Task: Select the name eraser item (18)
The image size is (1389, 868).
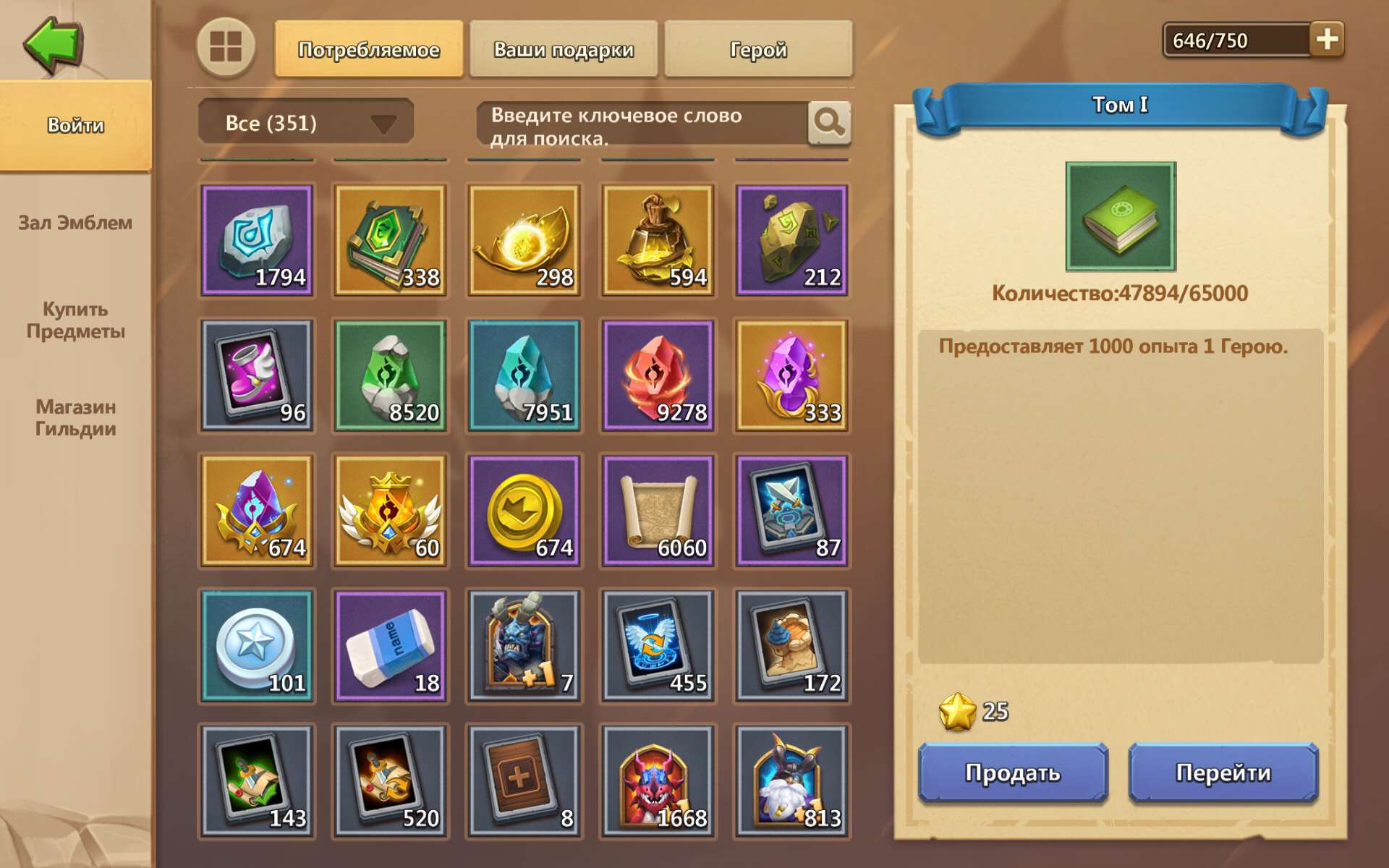Action: [391, 645]
